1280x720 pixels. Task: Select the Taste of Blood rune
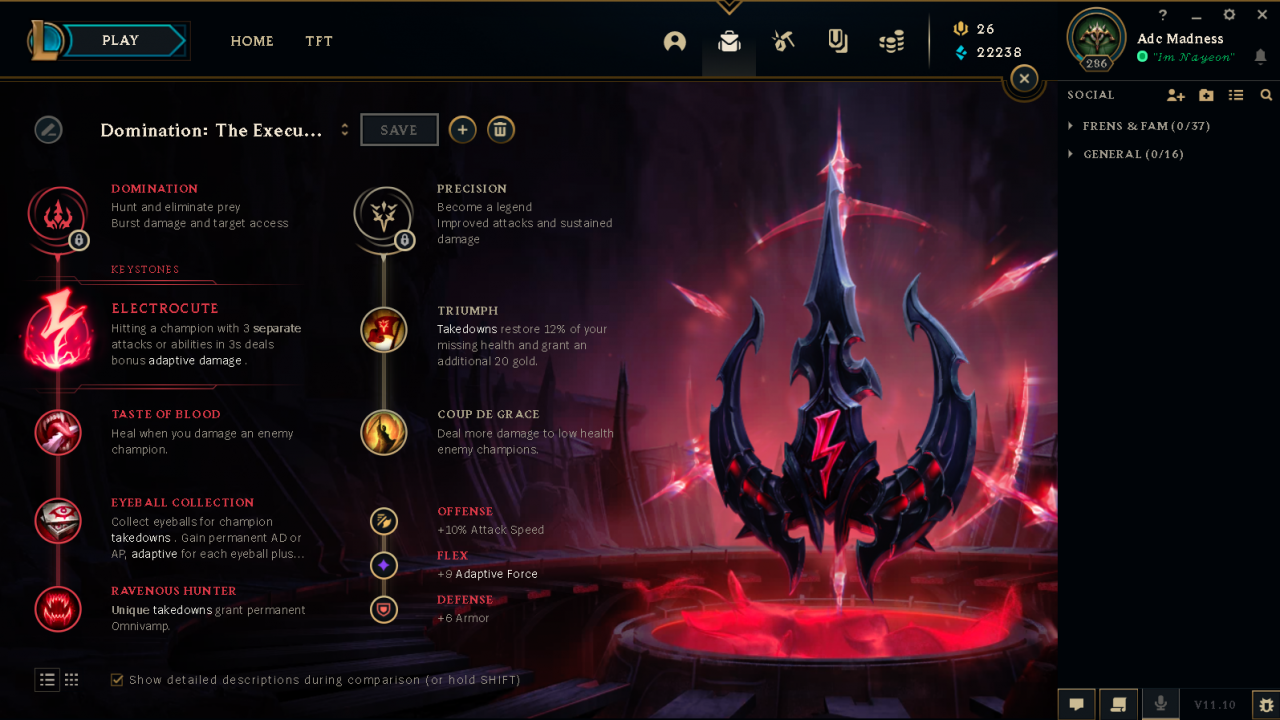(58, 433)
